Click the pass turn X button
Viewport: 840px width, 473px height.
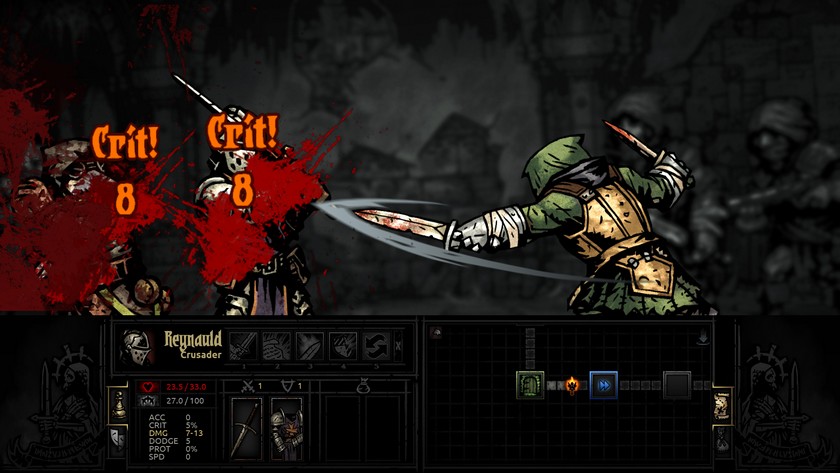400,346
